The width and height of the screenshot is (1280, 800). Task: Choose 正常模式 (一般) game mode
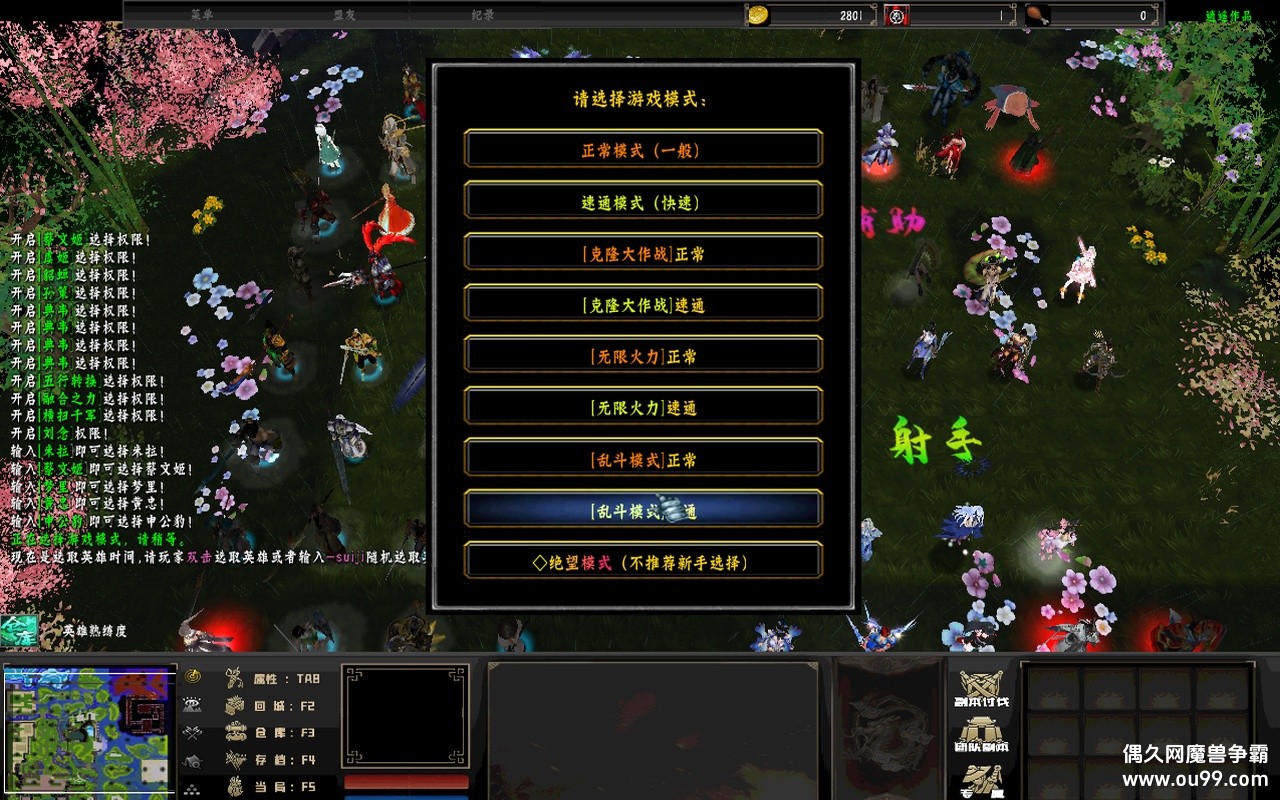click(x=643, y=150)
